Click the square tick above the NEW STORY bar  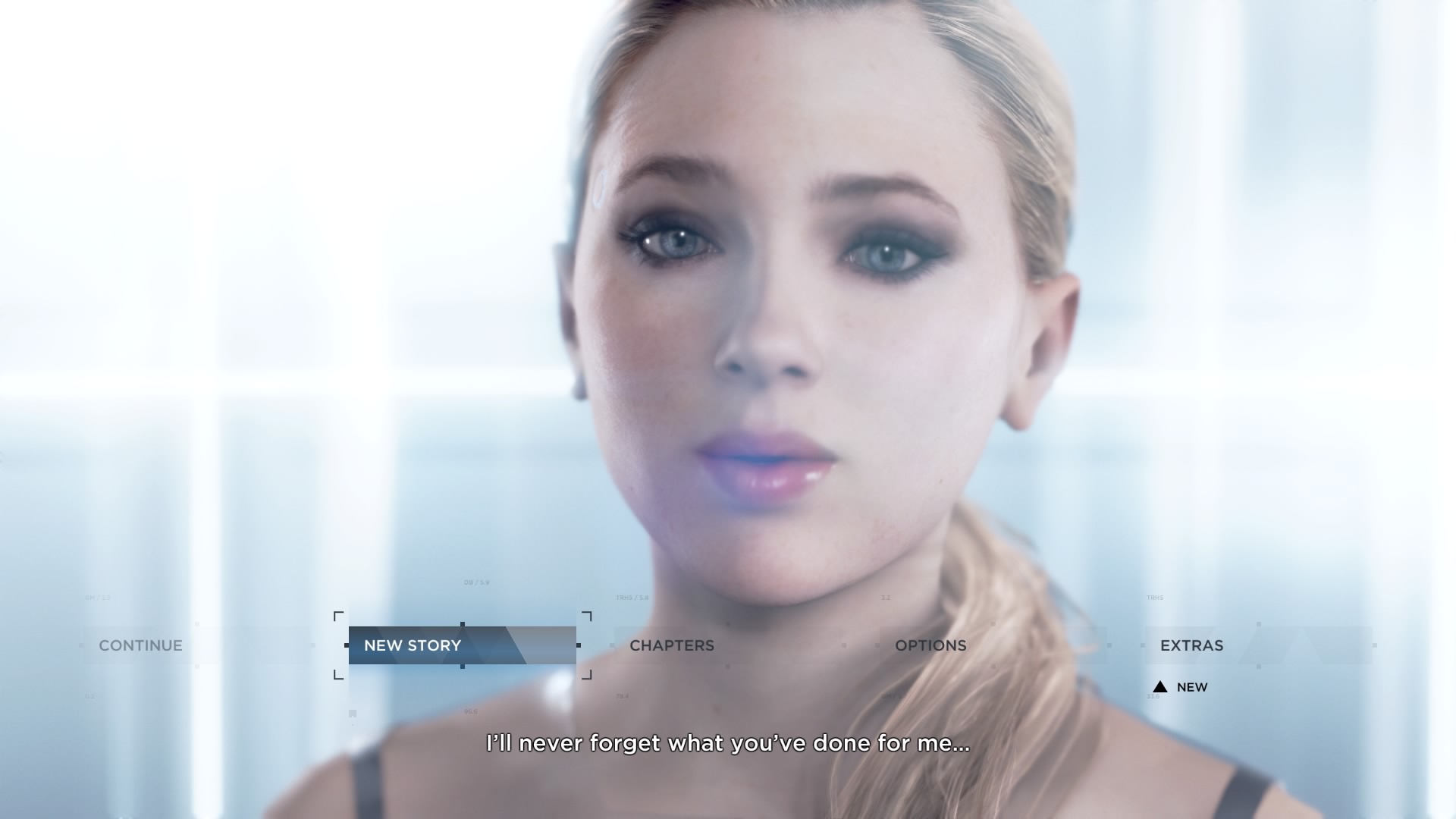coord(463,625)
